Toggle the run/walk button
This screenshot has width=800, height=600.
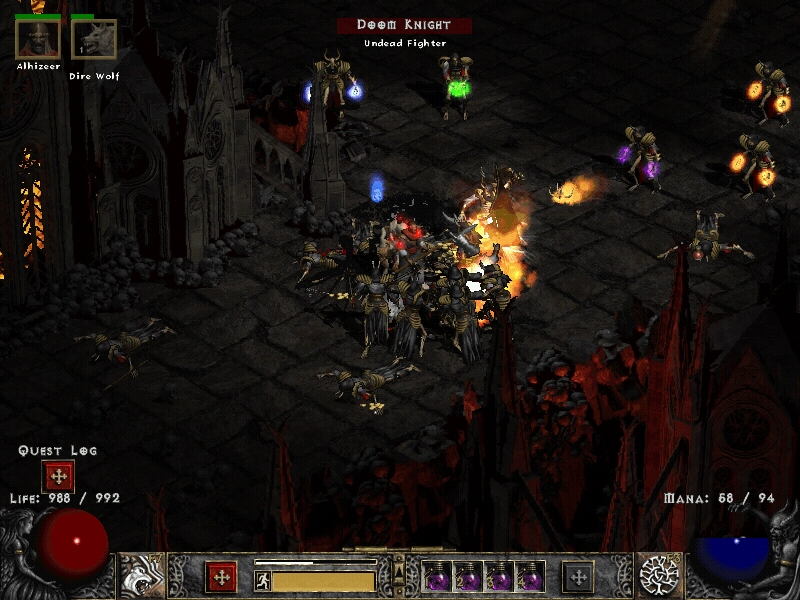click(x=263, y=580)
